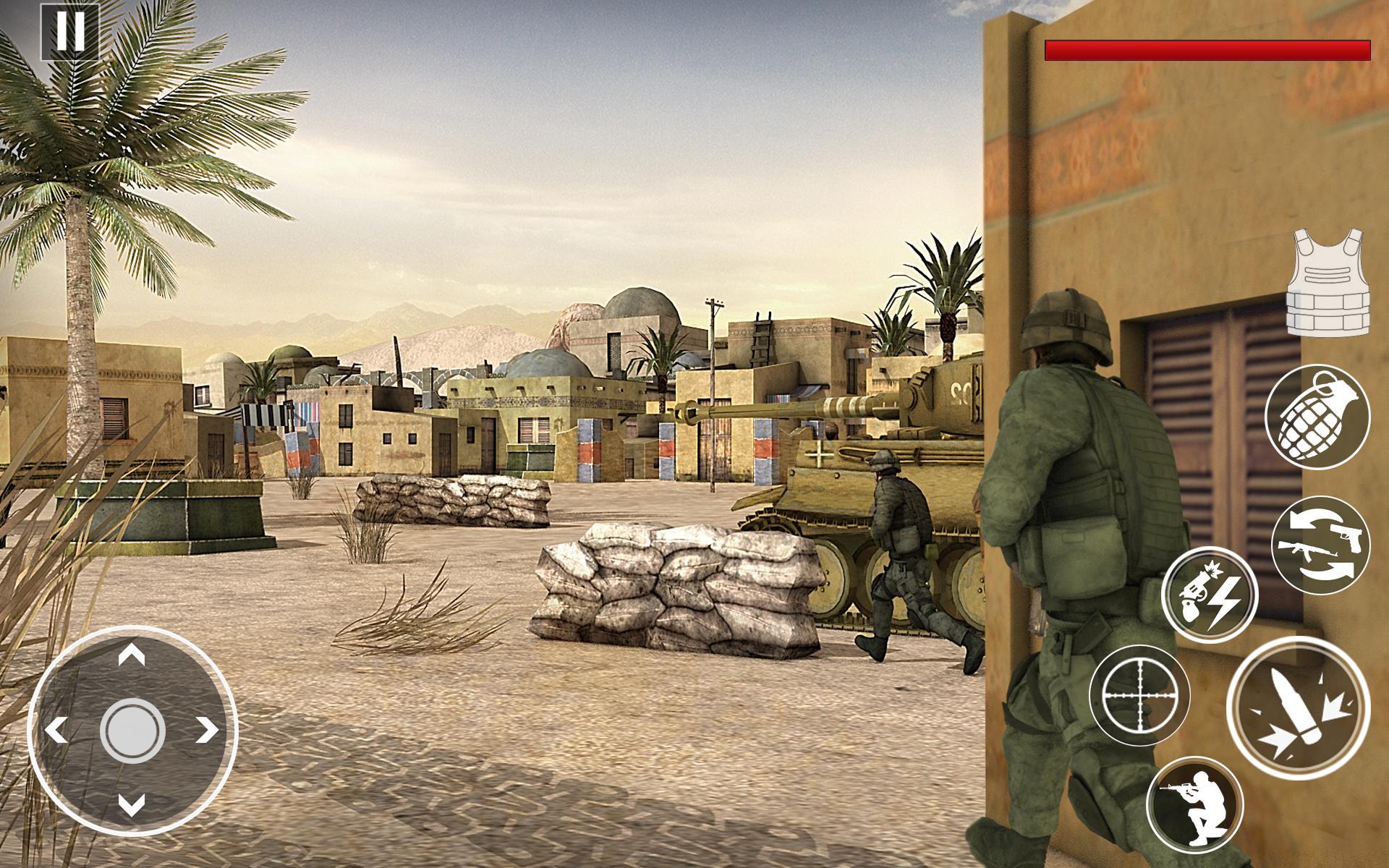This screenshot has height=868, width=1389.
Task: Click the movement joystick center knob
Action: coord(132,730)
